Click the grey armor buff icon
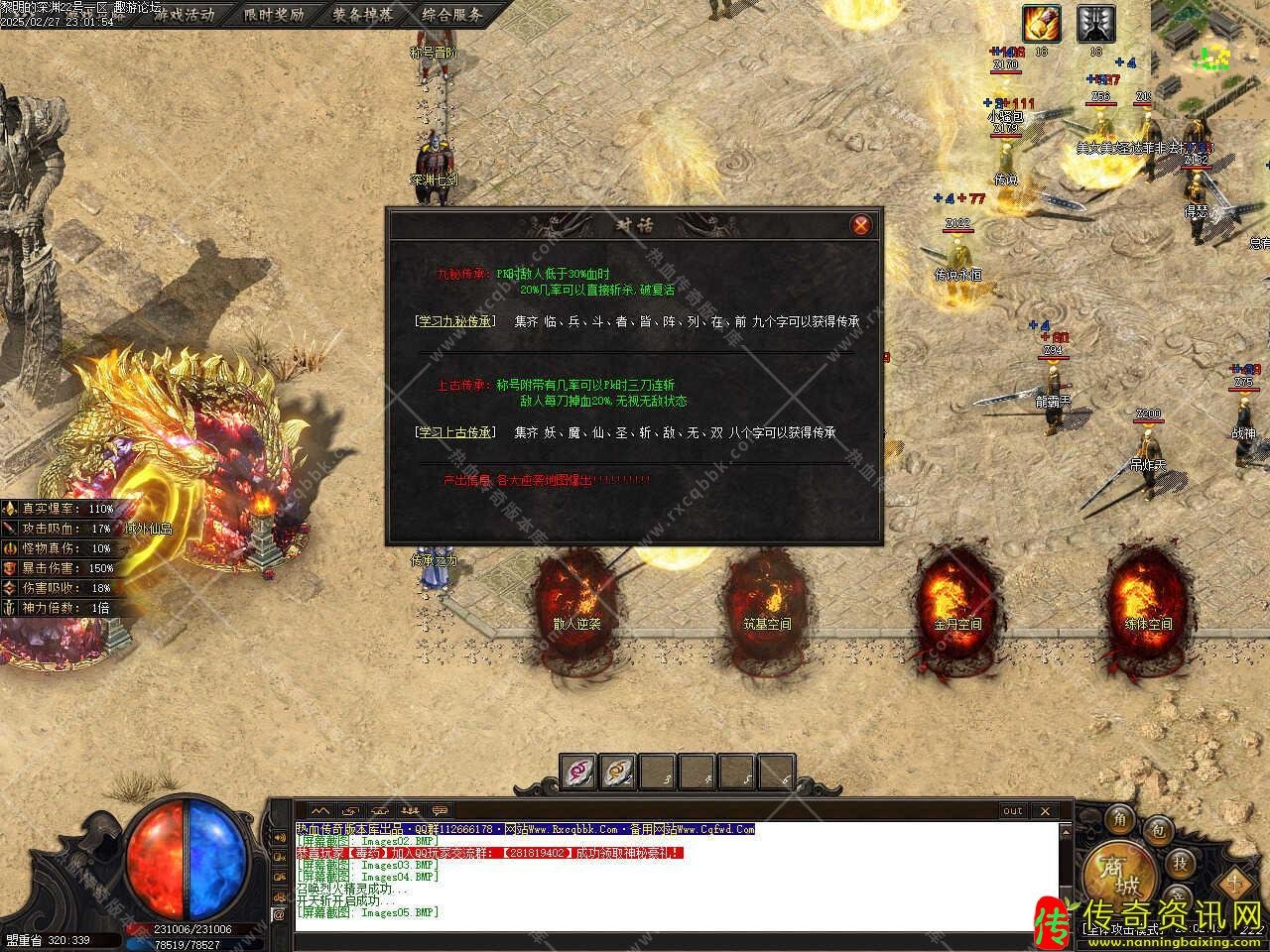Image resolution: width=1270 pixels, height=952 pixels. (1095, 23)
